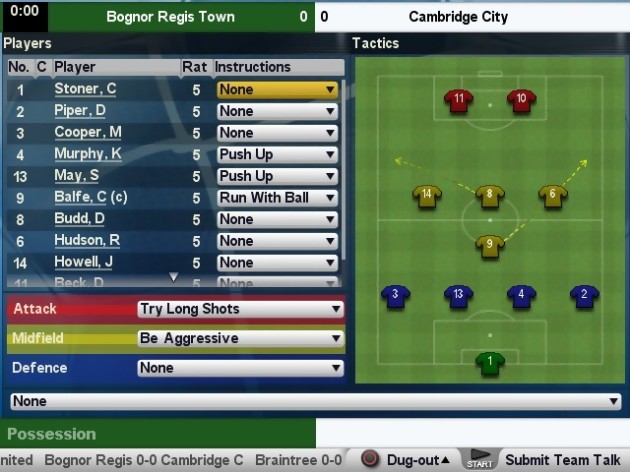Sort list by the Rat column header

pos(194,67)
